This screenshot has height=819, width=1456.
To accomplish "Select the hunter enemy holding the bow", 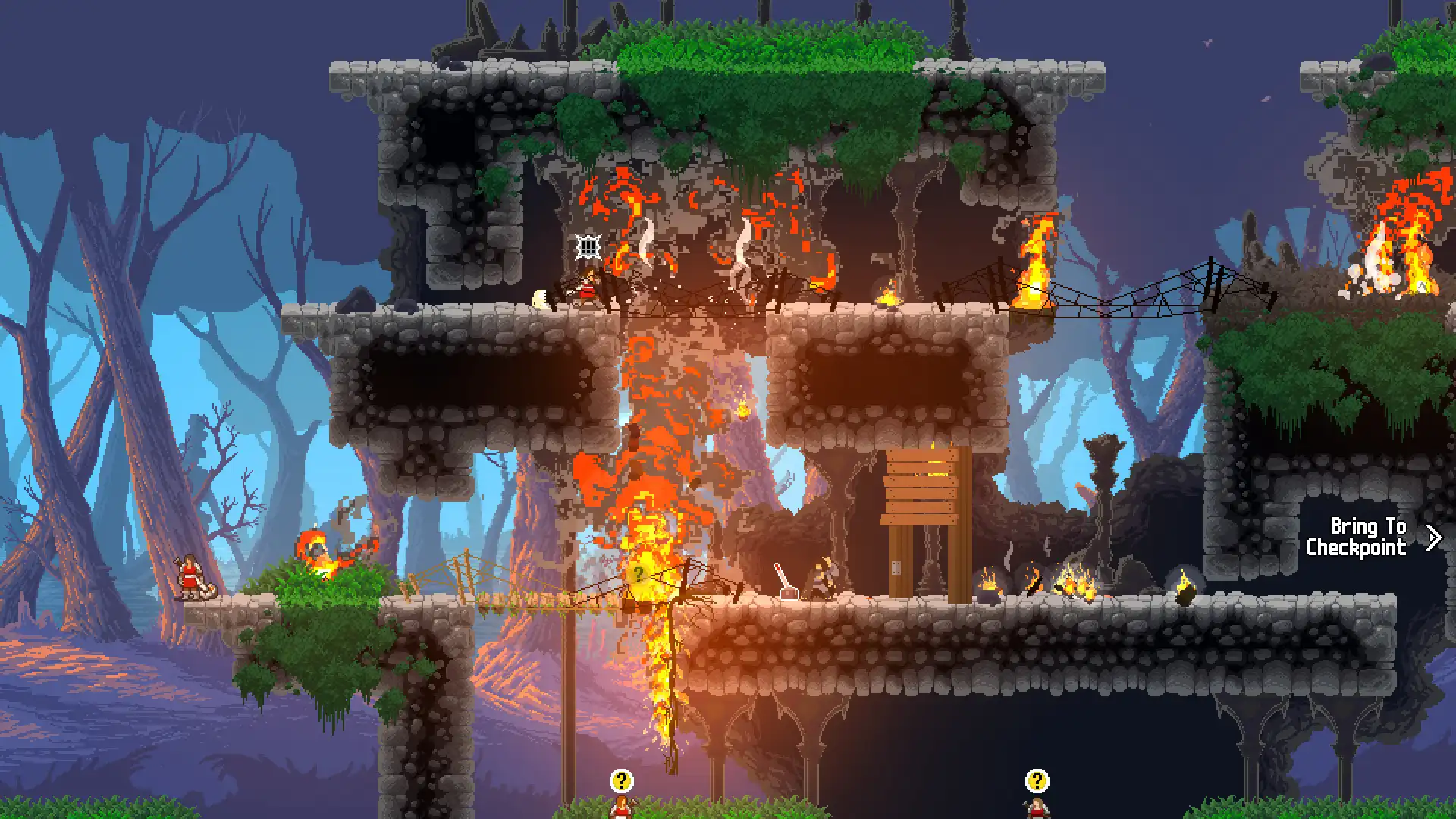I will coord(821,578).
